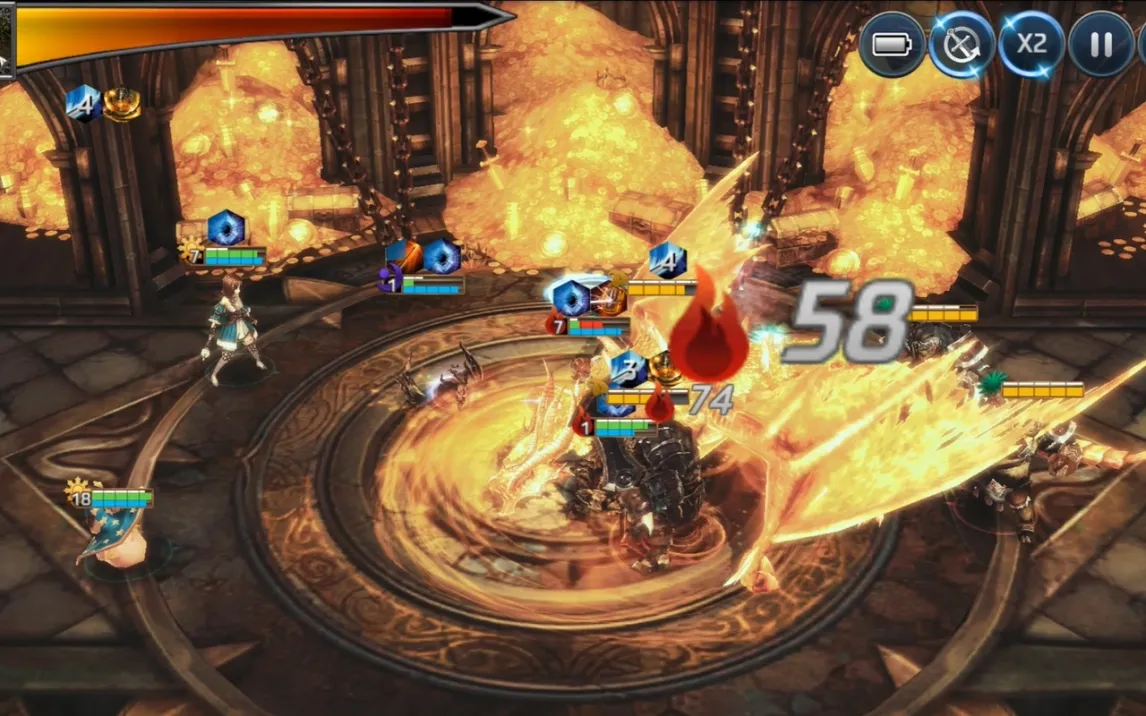Toggle auto-battle with the sword icon
Screen dimensions: 1146x716
click(961, 45)
